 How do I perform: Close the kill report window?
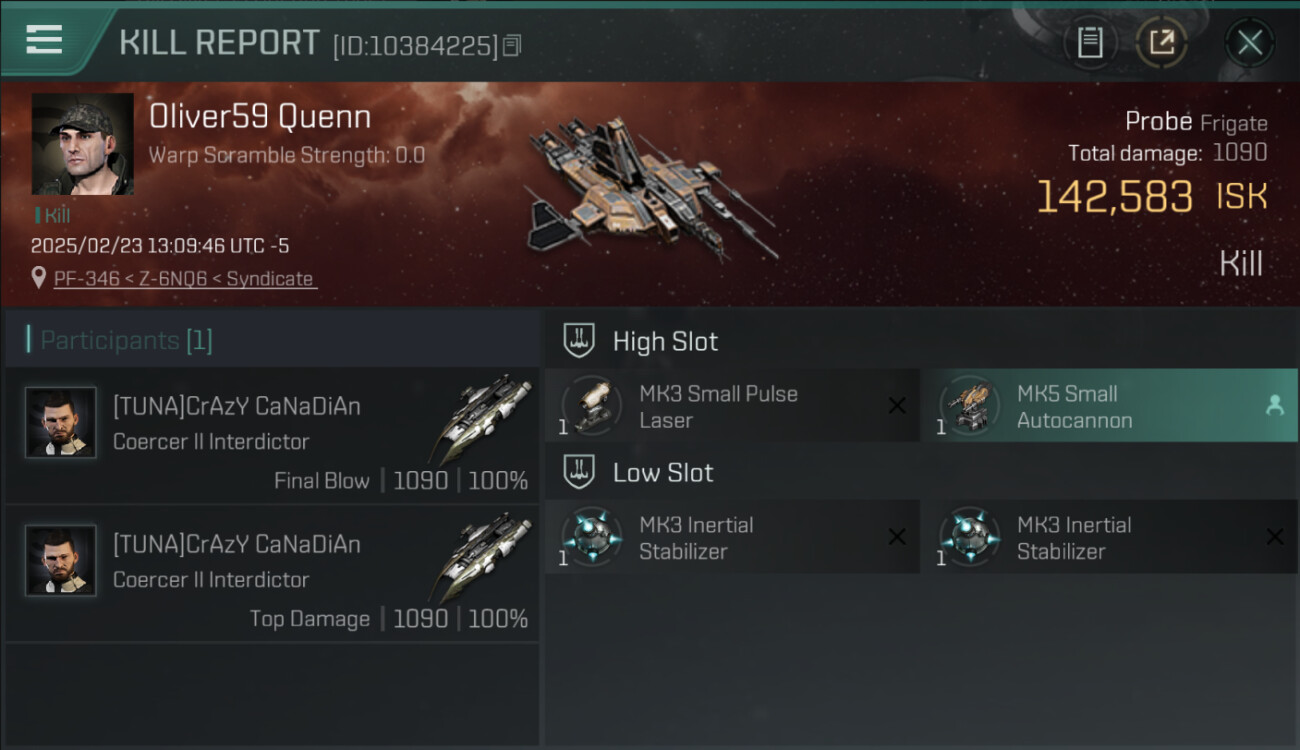1249,43
